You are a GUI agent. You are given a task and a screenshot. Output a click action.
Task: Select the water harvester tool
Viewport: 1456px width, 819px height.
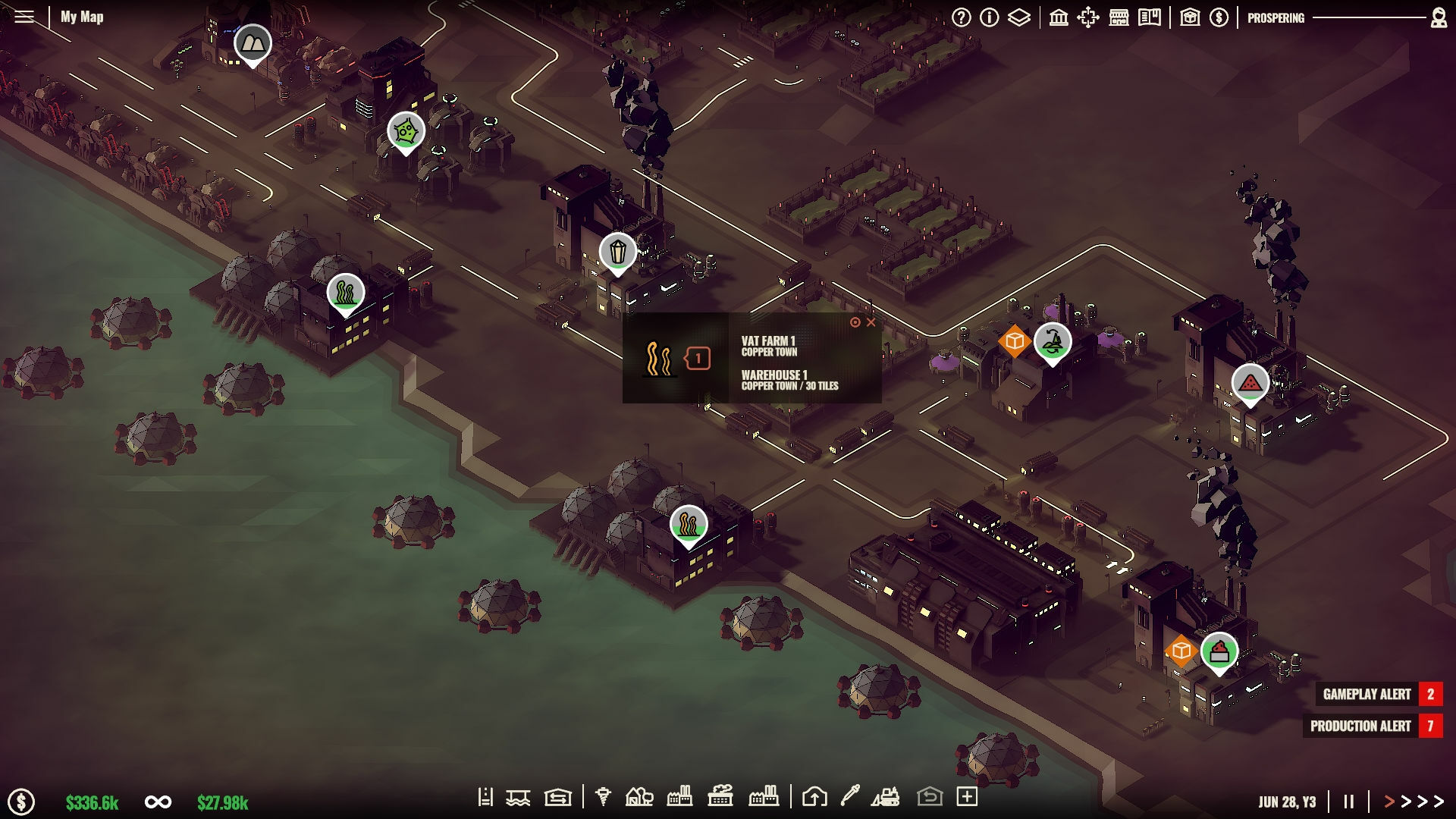[519, 798]
